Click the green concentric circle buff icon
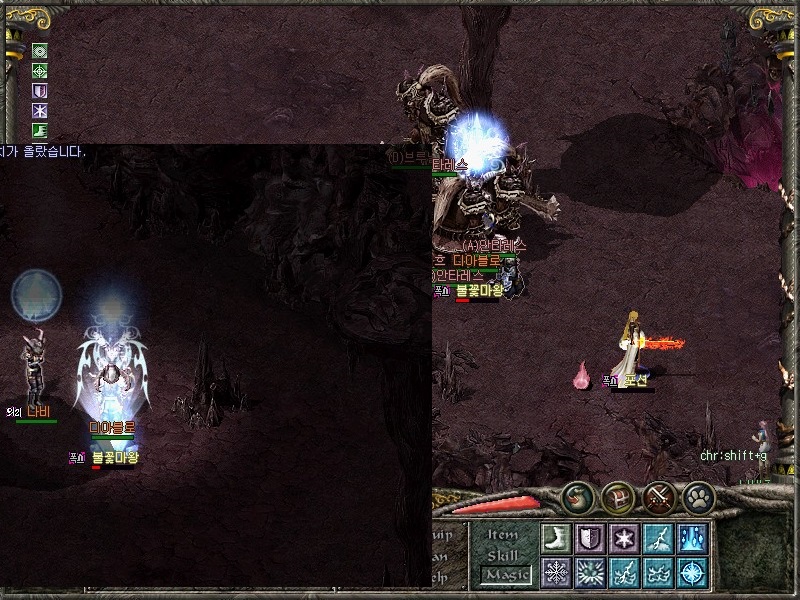 click(40, 51)
